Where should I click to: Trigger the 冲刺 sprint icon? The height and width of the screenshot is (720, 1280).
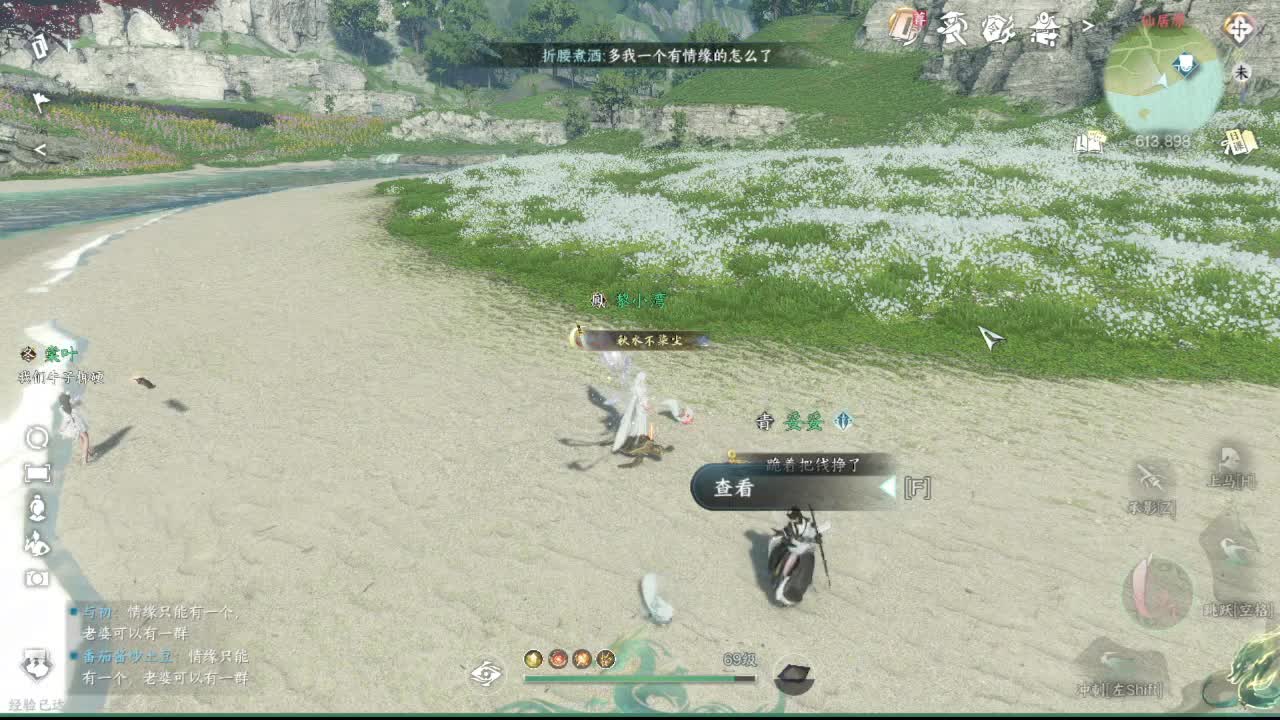[1112, 662]
